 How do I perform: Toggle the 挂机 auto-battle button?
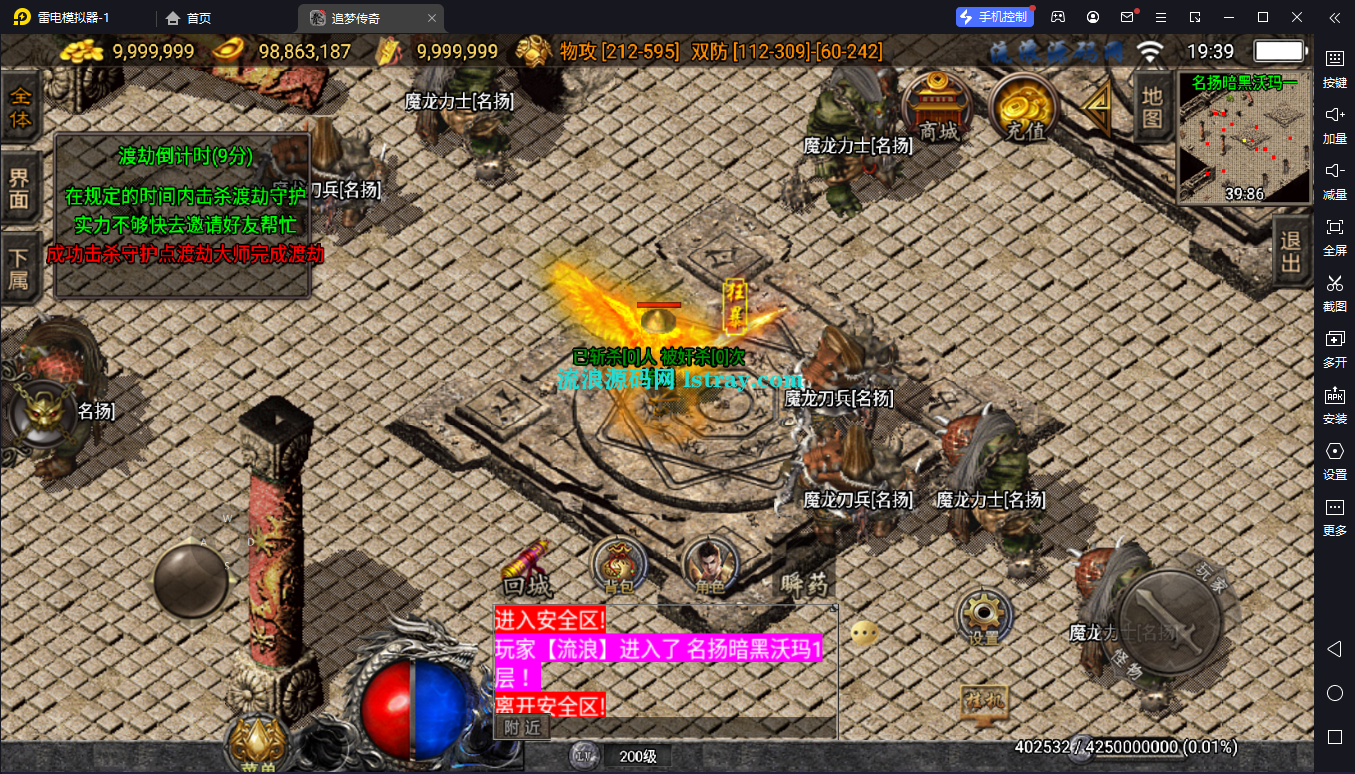[983, 702]
